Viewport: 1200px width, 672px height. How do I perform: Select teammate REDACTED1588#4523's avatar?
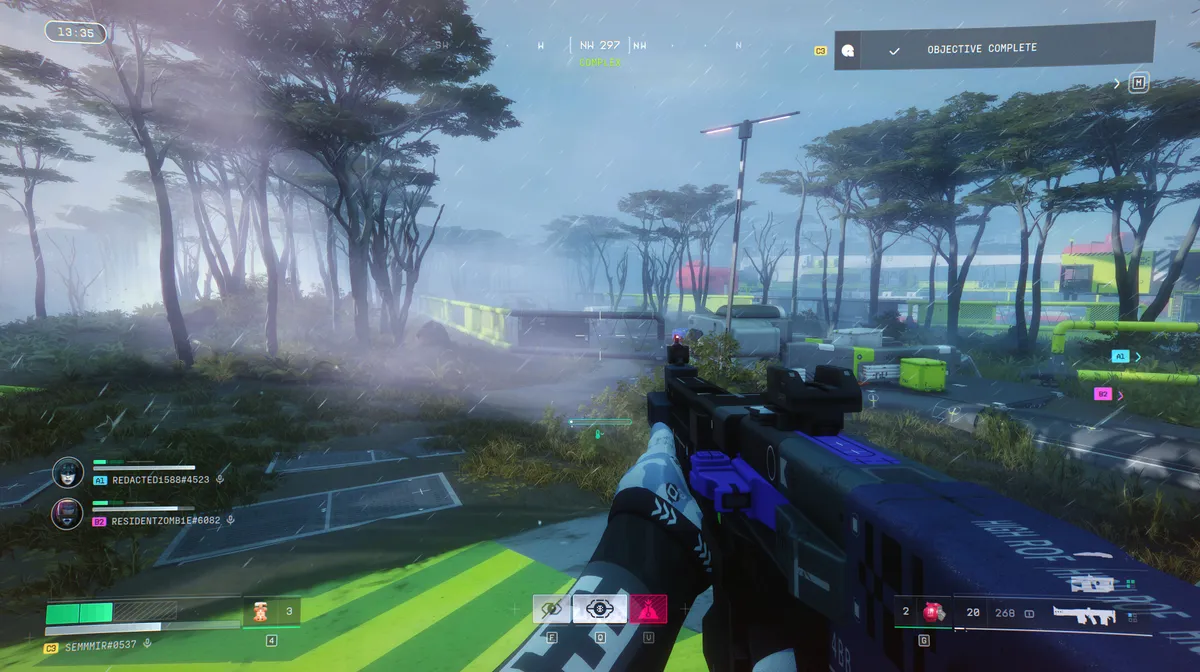tap(68, 473)
